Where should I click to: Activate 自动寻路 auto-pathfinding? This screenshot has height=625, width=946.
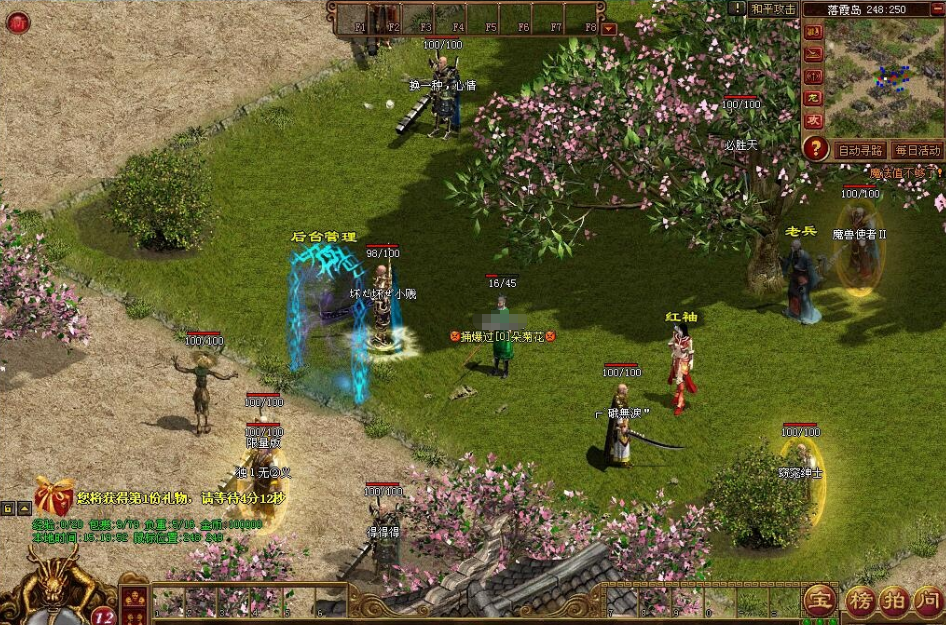(860, 151)
